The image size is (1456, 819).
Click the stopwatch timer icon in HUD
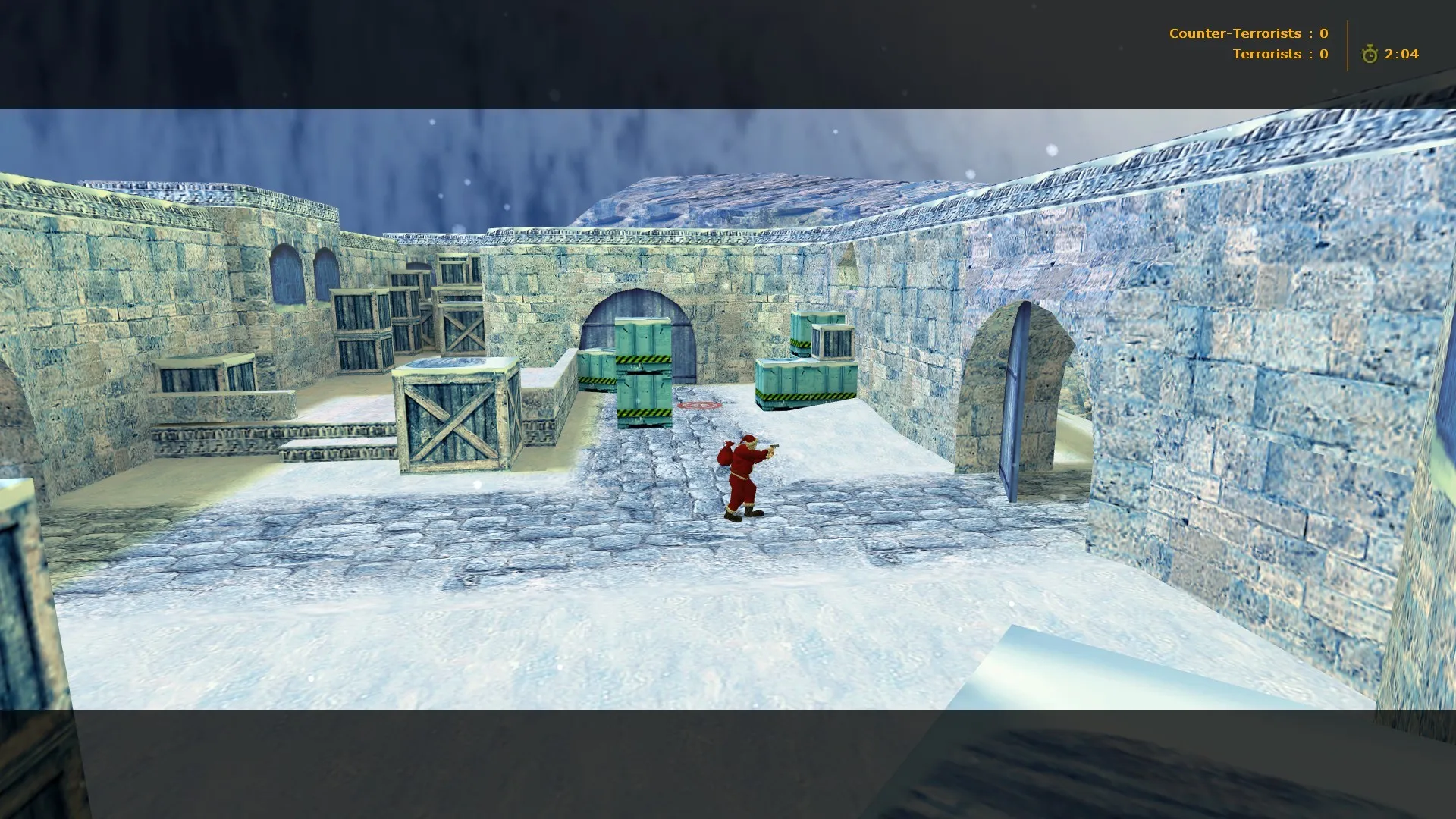[1370, 54]
